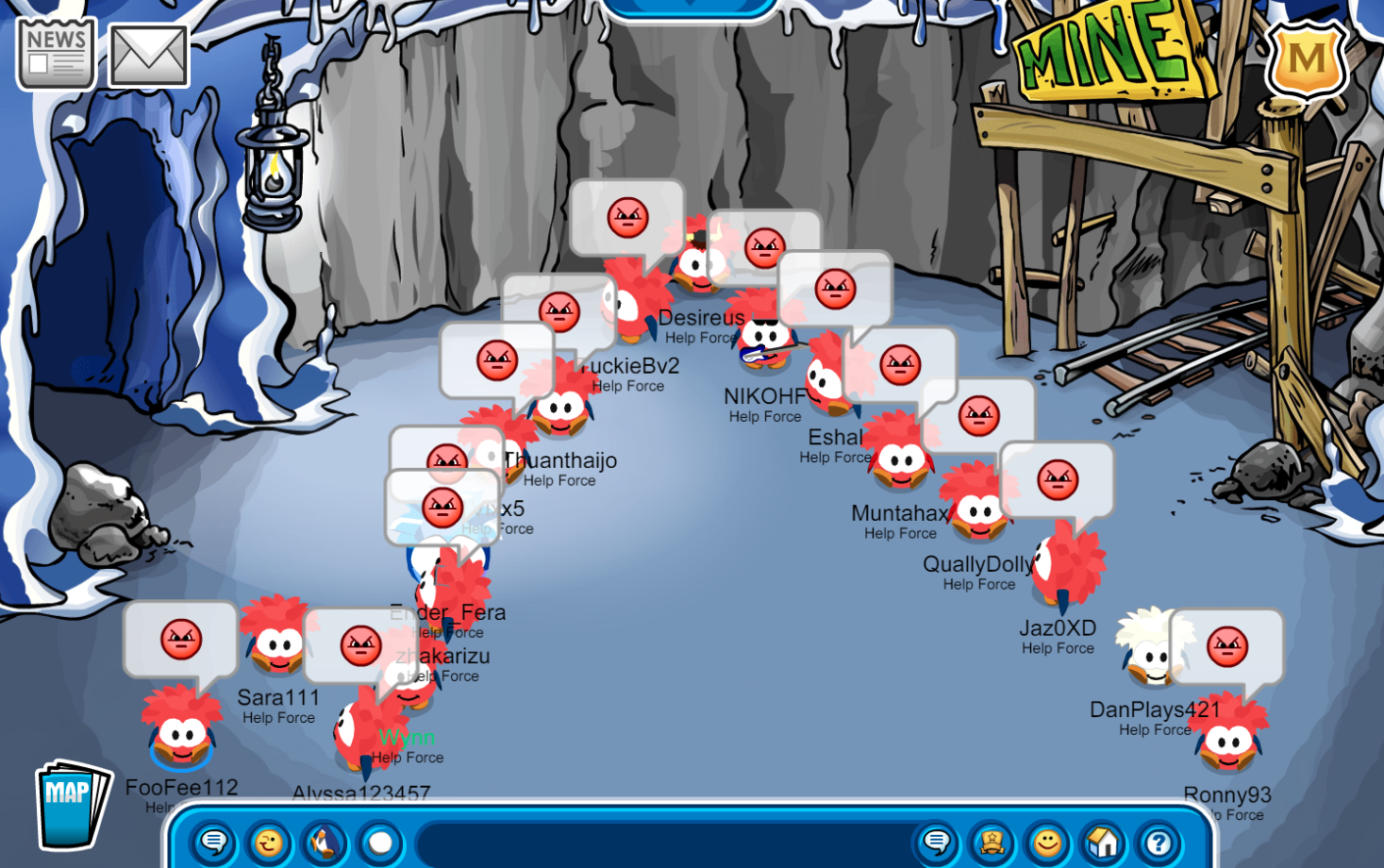Click the chat message input field
The height and width of the screenshot is (868, 1384).
(660, 843)
